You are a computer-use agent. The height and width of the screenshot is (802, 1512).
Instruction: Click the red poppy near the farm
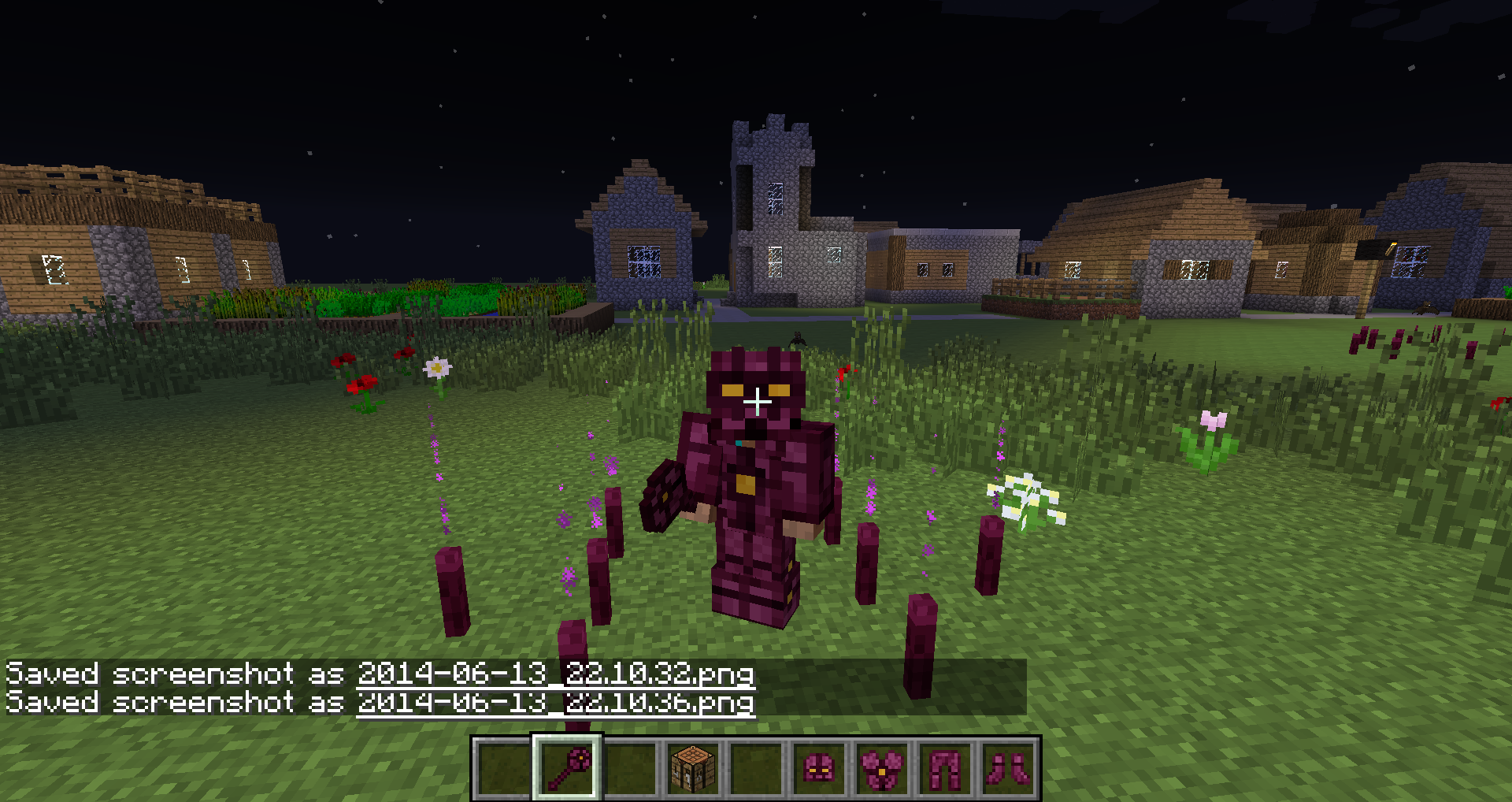pyautogui.click(x=362, y=384)
